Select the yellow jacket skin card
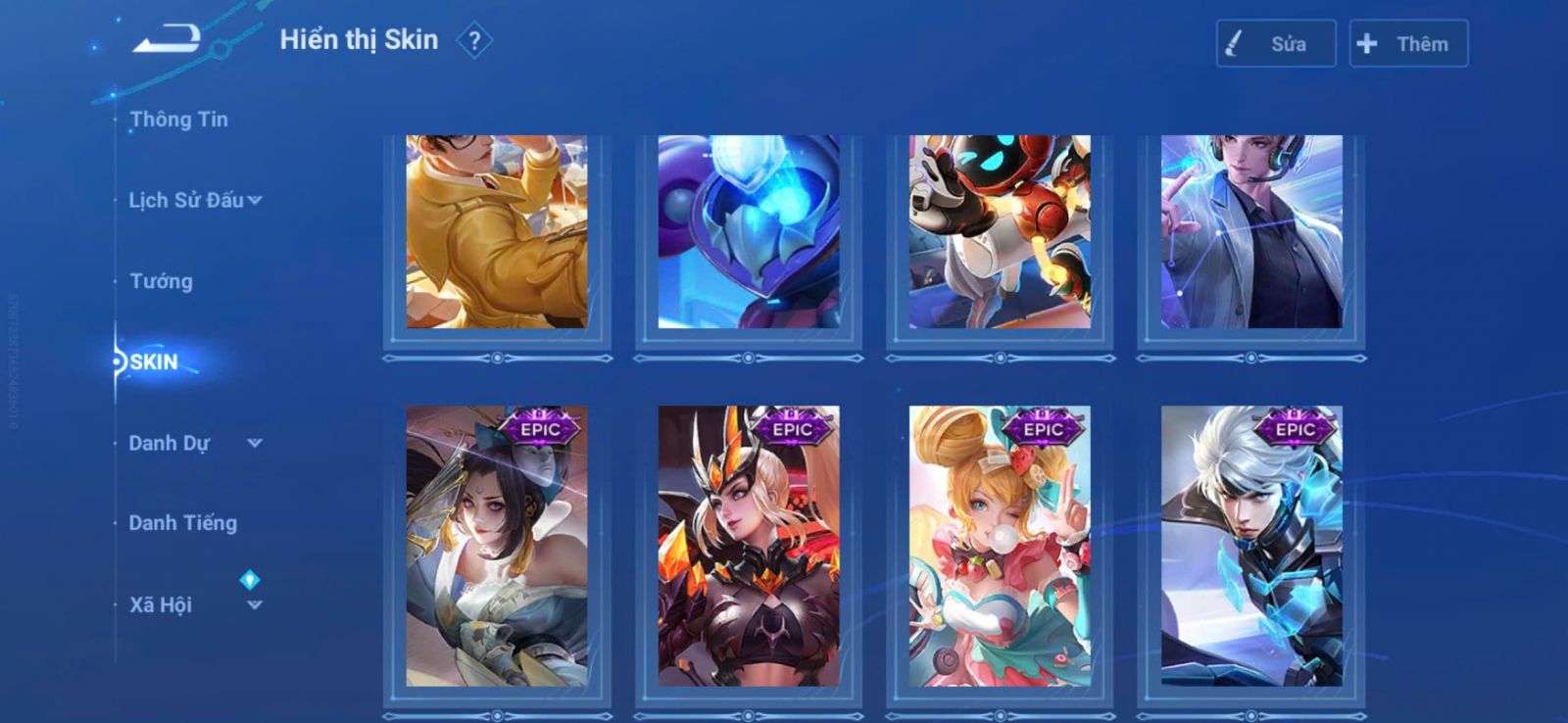 [497, 232]
